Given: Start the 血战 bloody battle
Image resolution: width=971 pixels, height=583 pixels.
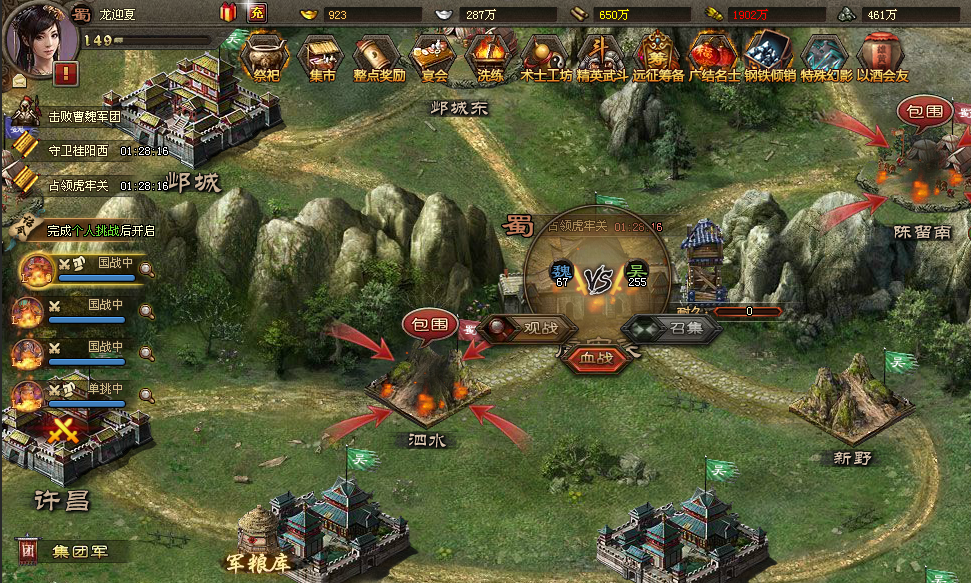Looking at the screenshot, I should pyautogui.click(x=597, y=356).
